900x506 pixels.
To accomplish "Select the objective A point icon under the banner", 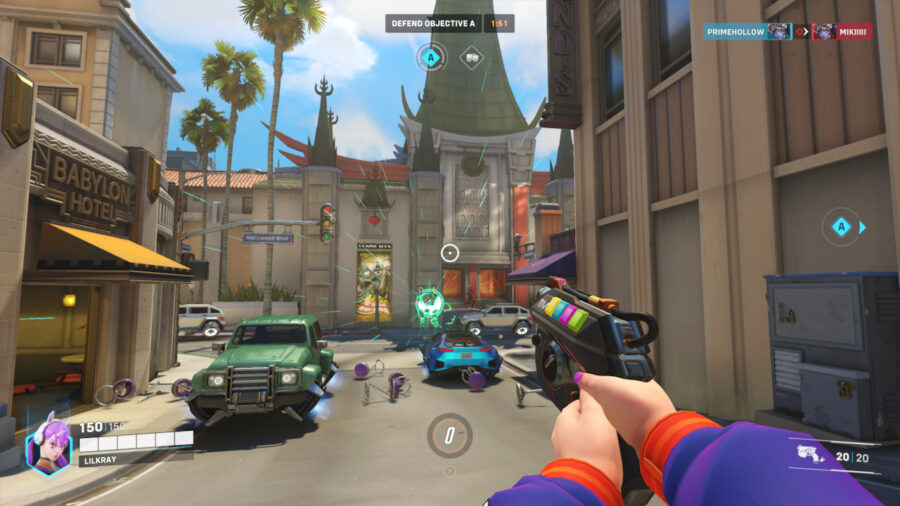I will click(x=431, y=58).
